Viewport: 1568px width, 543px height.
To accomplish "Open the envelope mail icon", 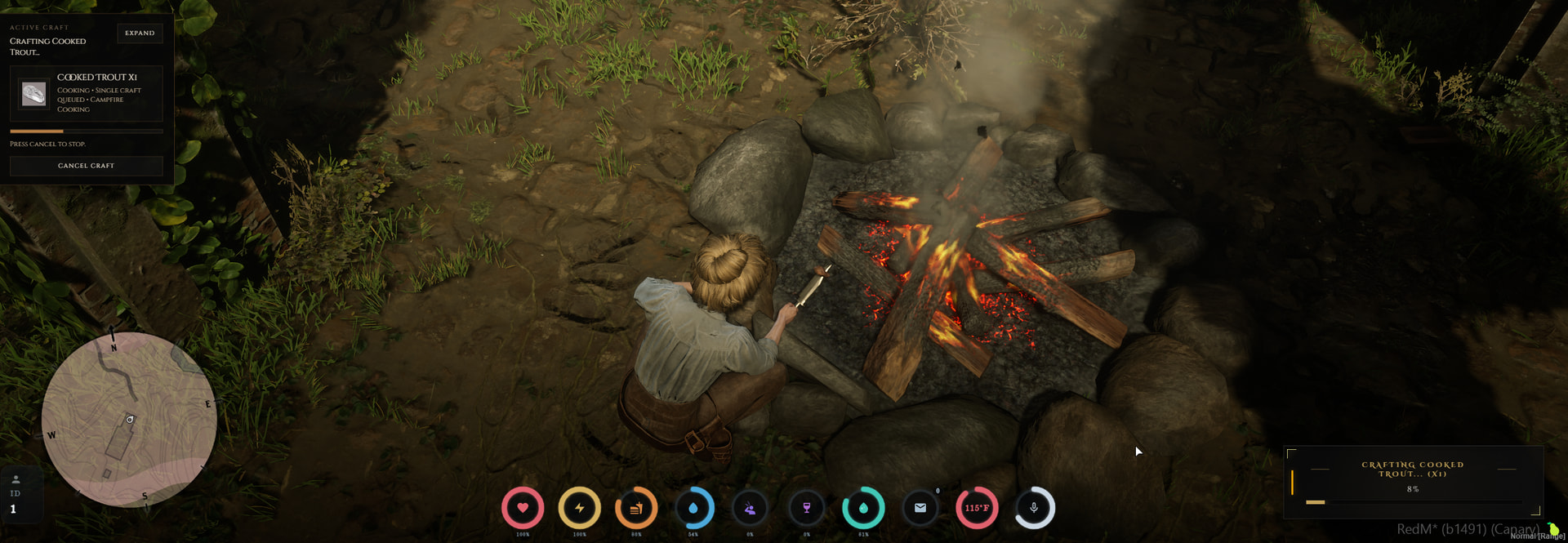I will pyautogui.click(x=920, y=508).
